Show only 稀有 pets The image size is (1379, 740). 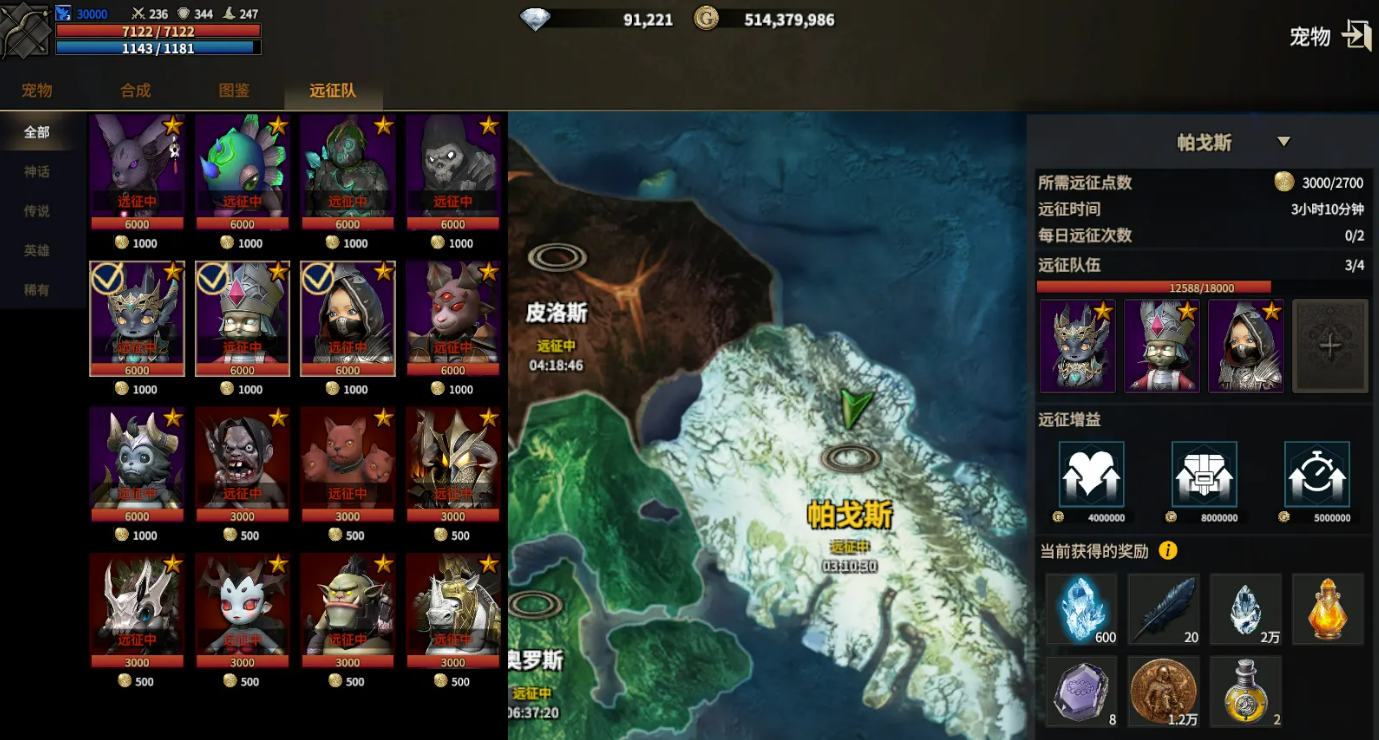(x=37, y=290)
